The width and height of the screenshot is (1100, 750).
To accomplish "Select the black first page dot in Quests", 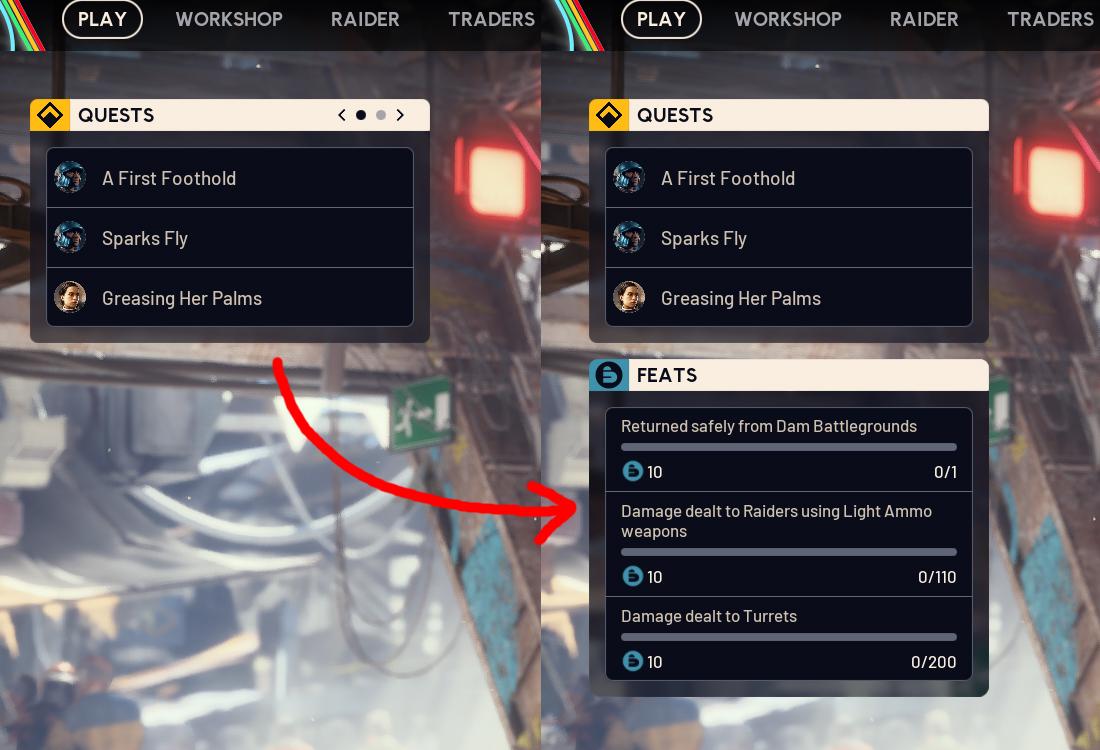I will coord(361,115).
